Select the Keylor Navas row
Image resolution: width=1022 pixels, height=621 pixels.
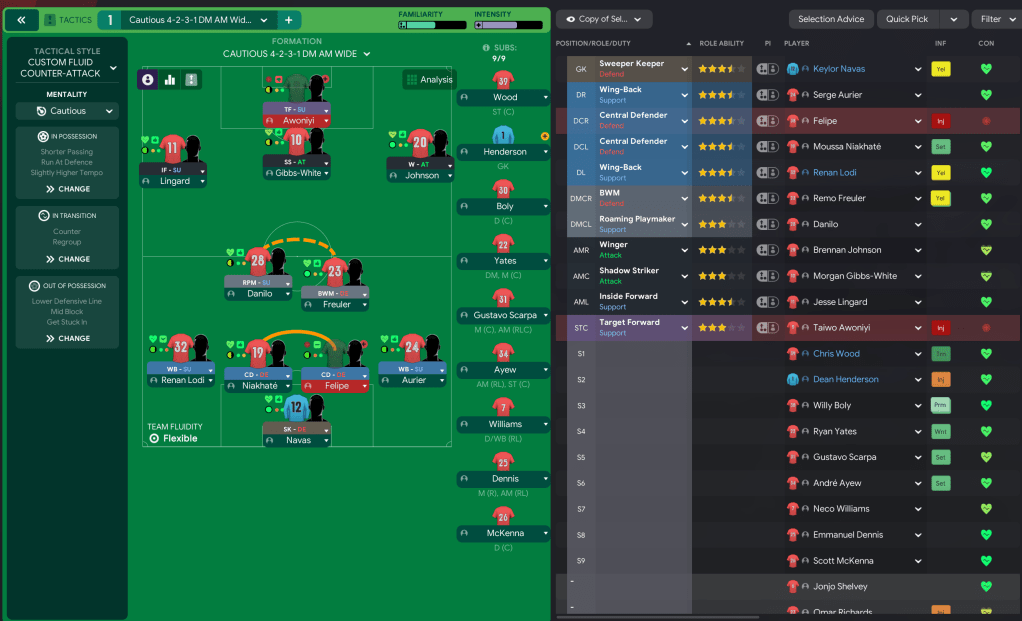839,69
